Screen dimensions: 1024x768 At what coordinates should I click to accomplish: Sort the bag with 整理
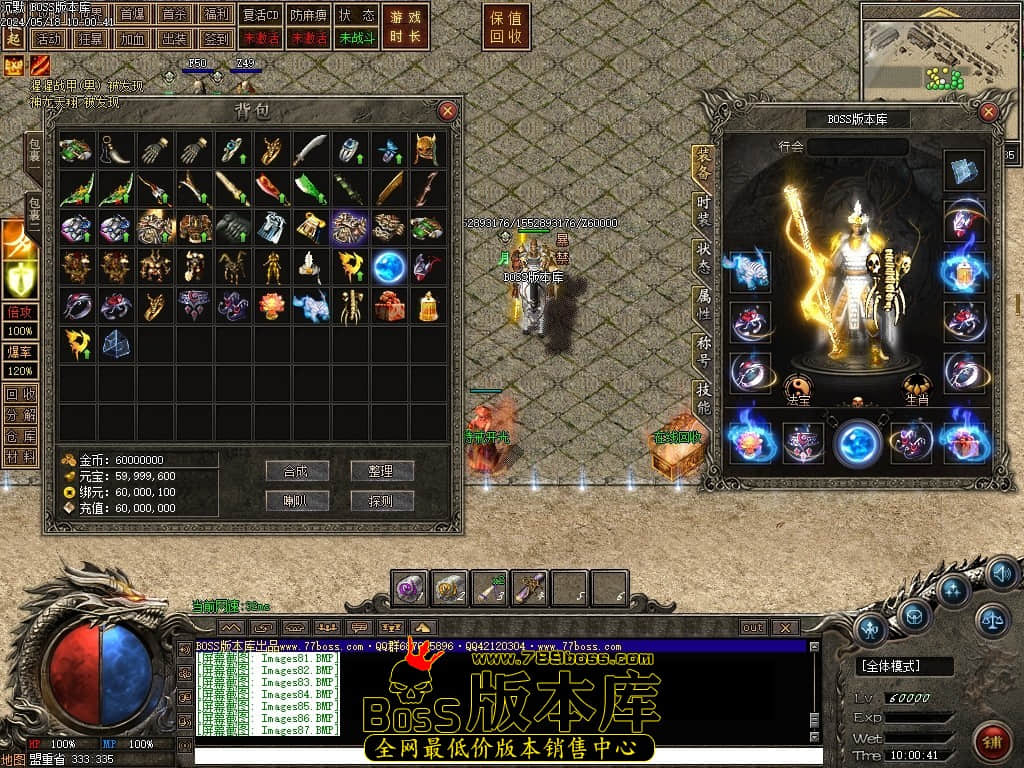382,471
